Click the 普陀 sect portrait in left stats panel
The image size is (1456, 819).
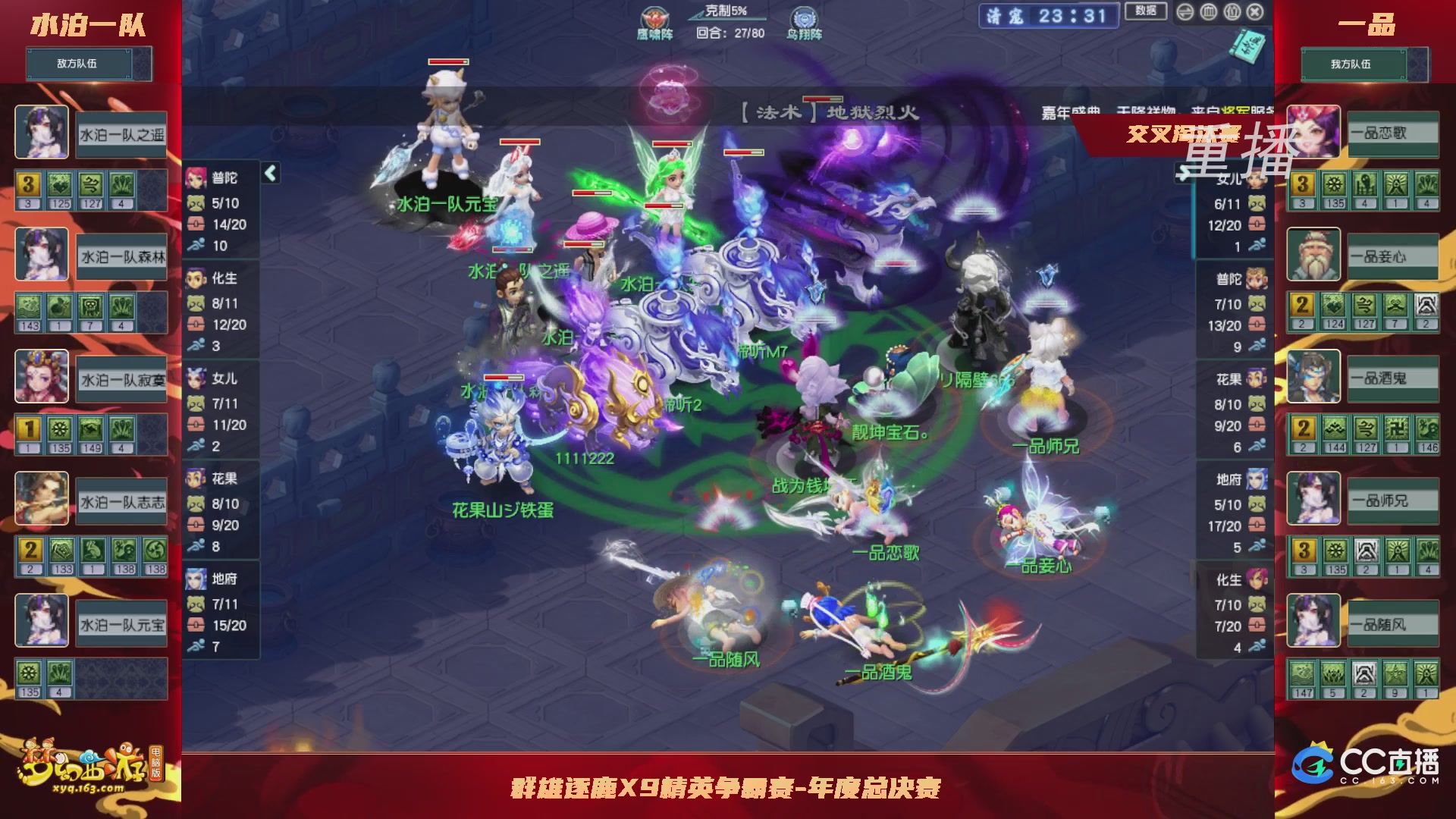pos(196,176)
